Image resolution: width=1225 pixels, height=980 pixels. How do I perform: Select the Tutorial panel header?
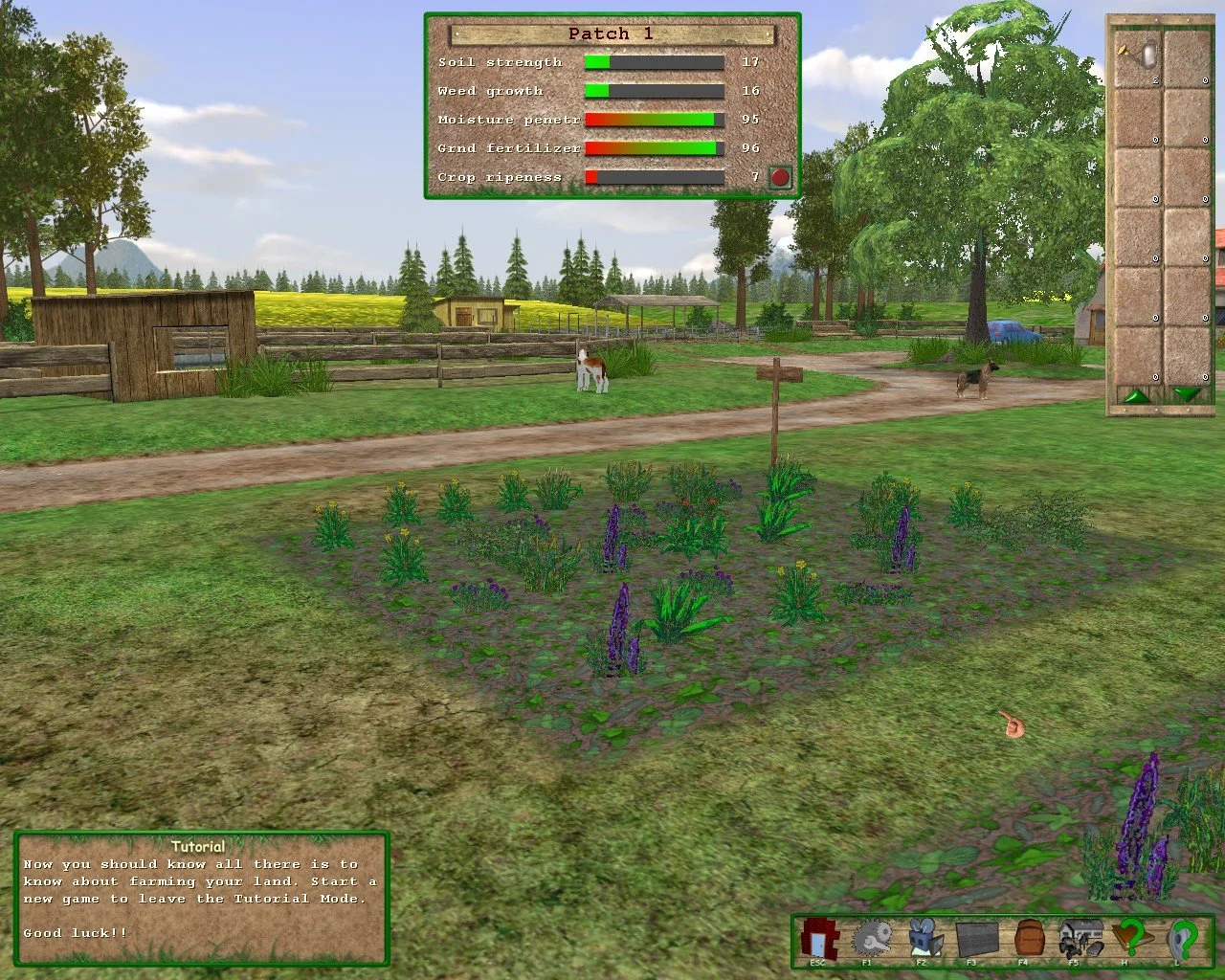(198, 847)
